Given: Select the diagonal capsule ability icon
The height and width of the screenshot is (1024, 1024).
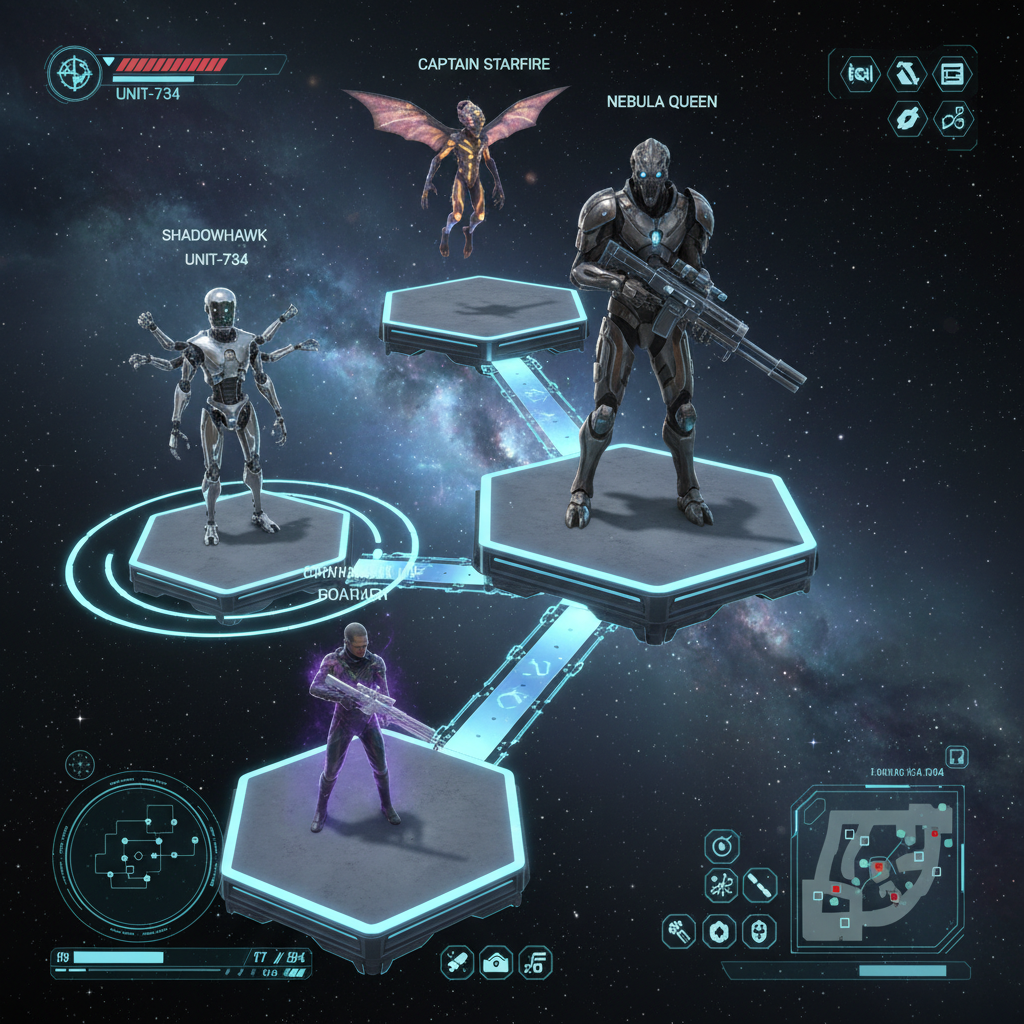Looking at the screenshot, I should click(x=760, y=885).
